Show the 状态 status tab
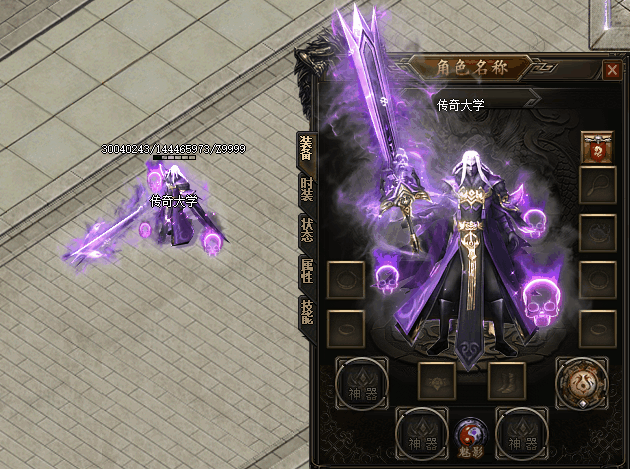The height and width of the screenshot is (469, 630). 306,229
